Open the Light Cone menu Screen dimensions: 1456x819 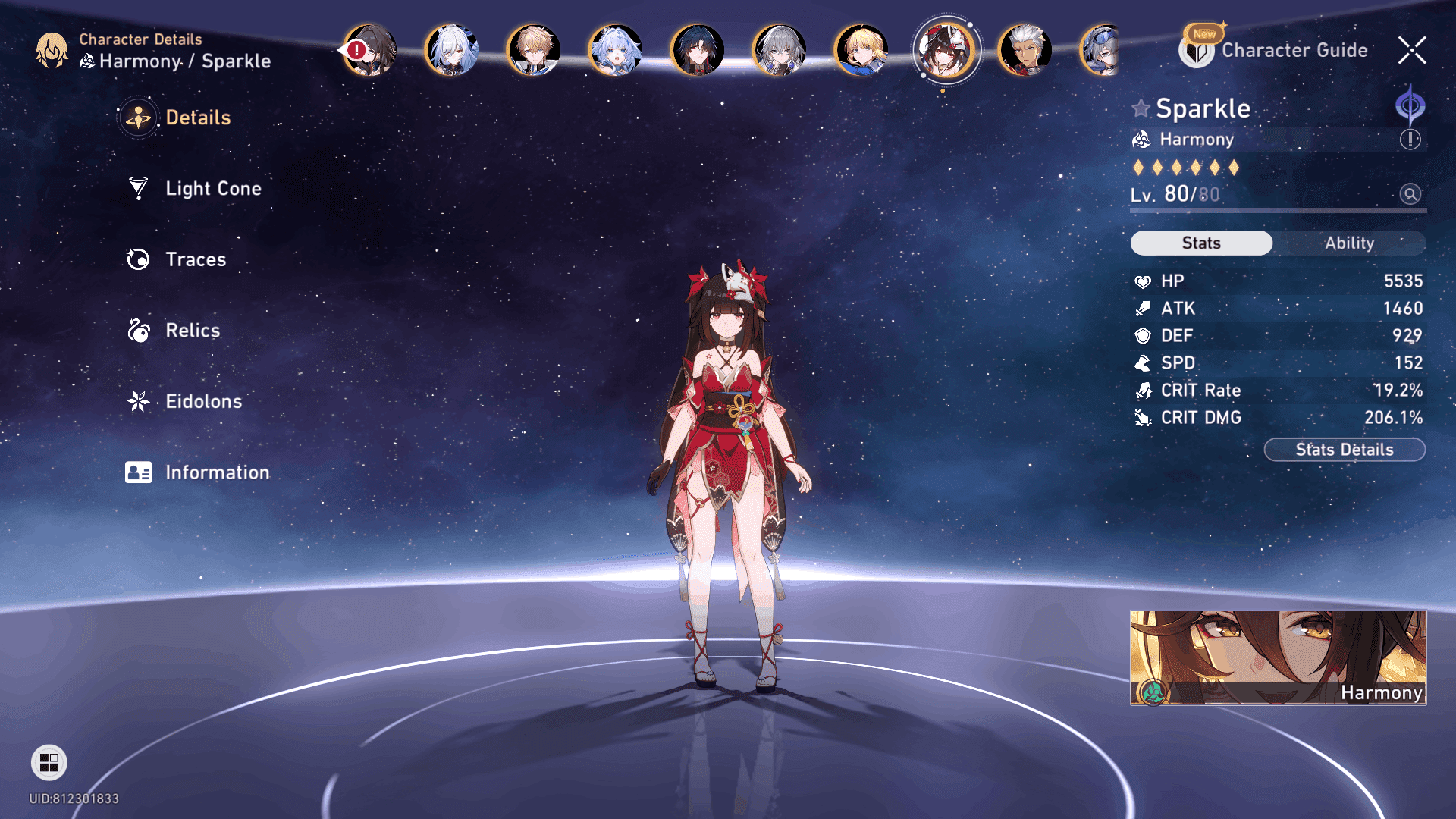(212, 188)
